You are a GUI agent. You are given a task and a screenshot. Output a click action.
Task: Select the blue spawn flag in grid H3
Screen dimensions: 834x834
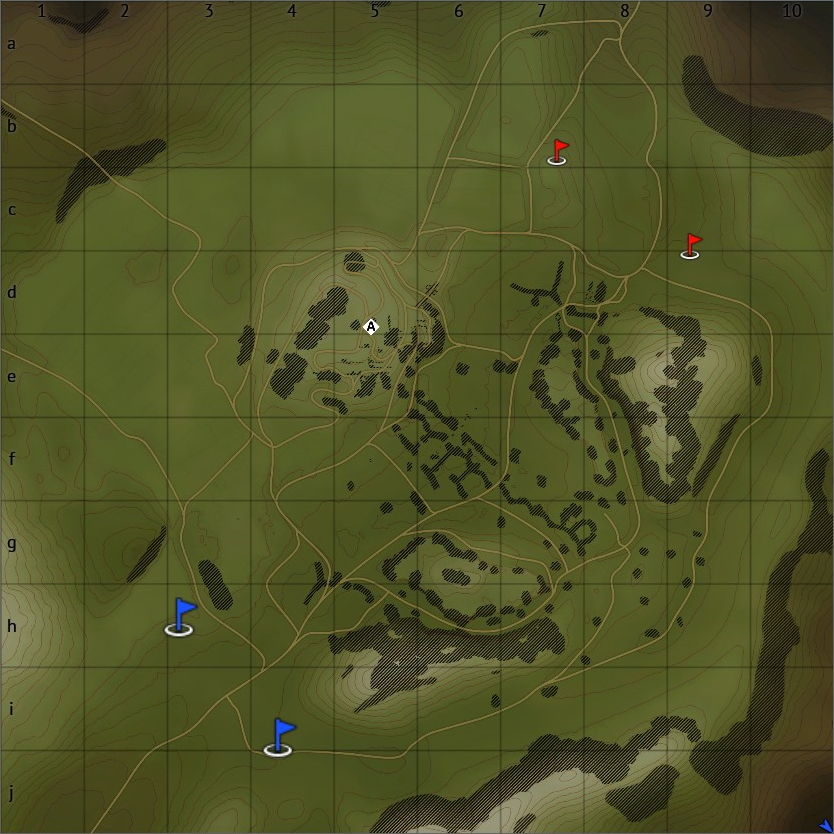181,616
